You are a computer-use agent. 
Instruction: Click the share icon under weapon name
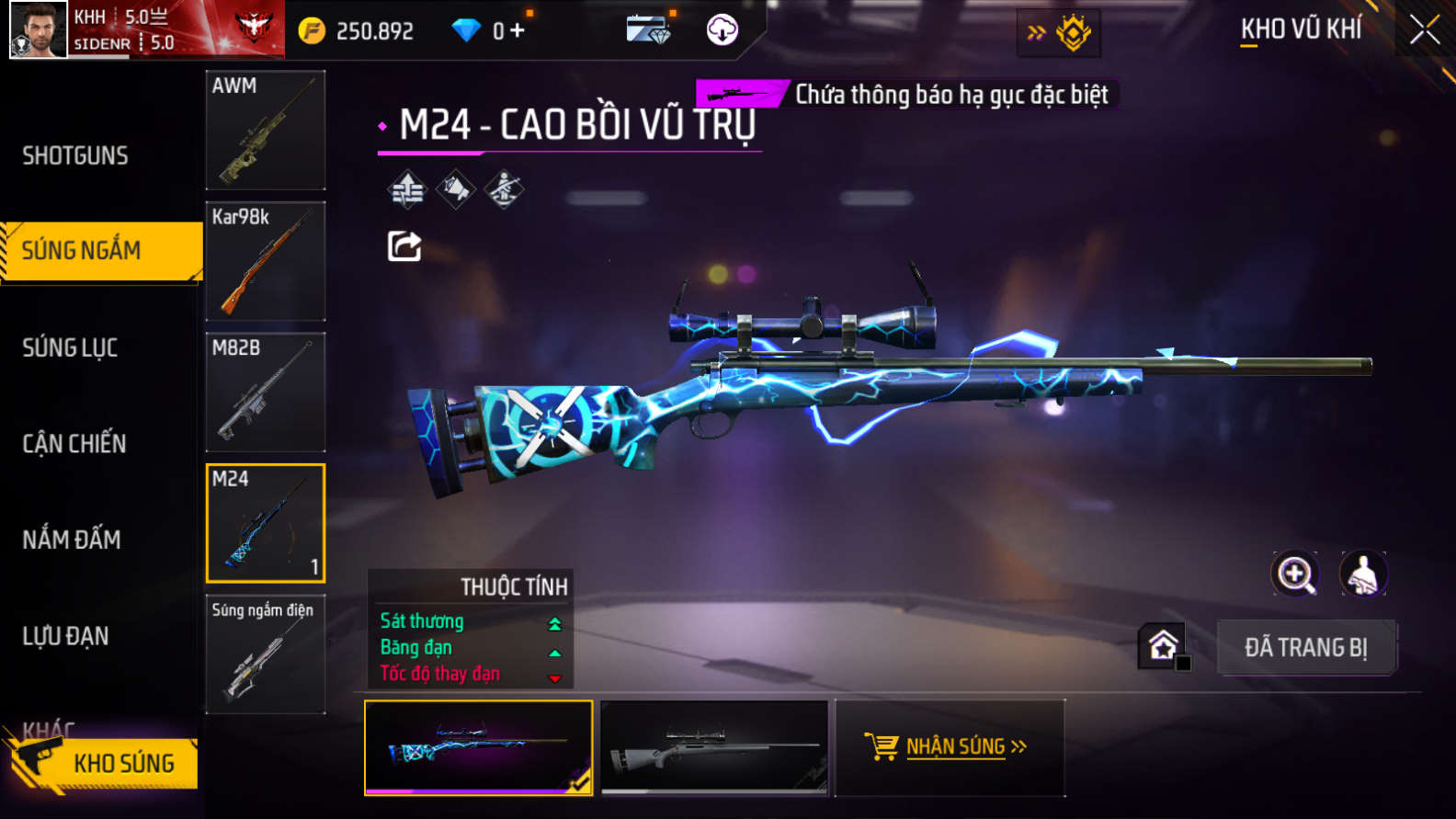404,246
